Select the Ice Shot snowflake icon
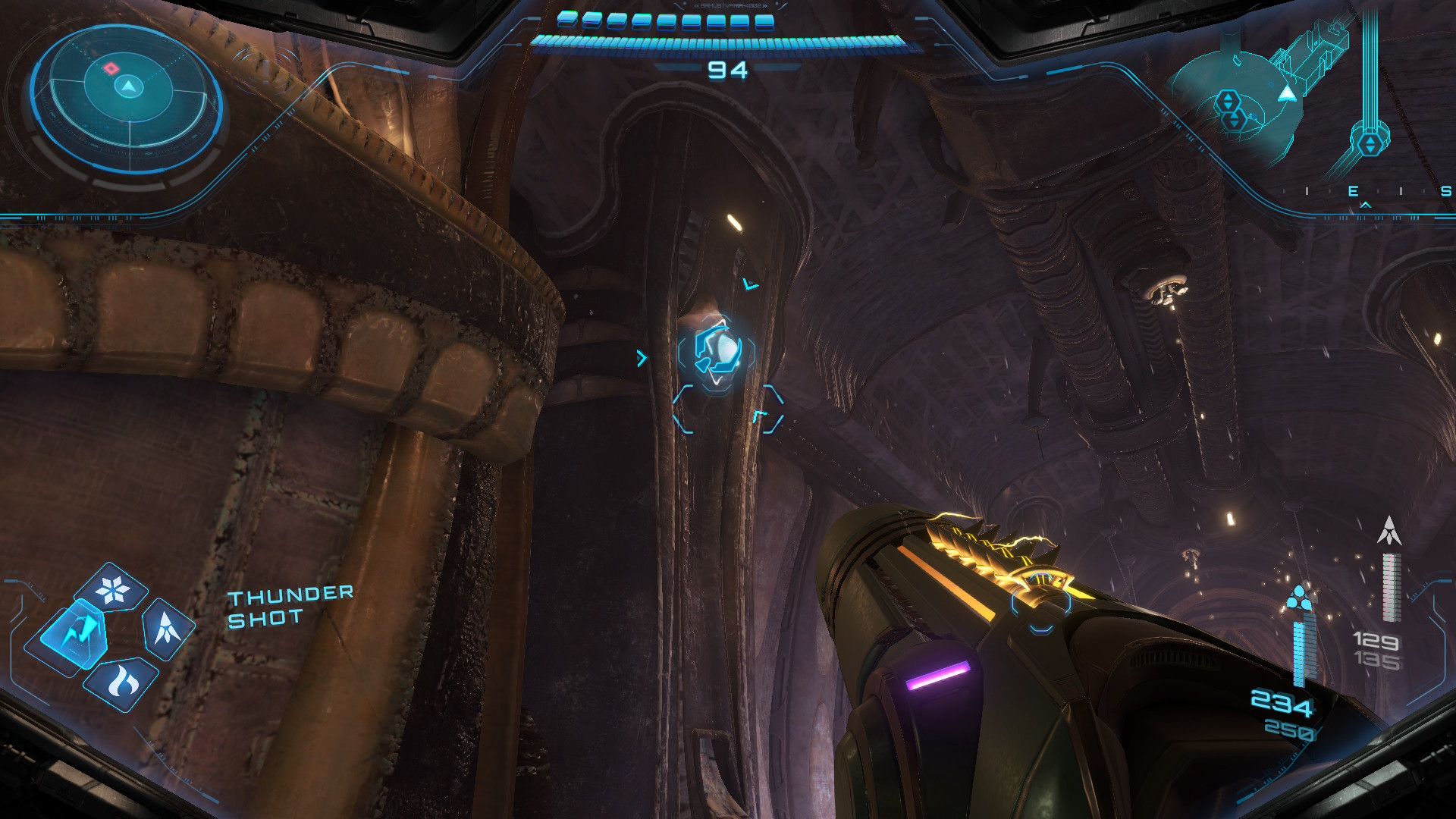Viewport: 1456px width, 819px height. [x=114, y=589]
